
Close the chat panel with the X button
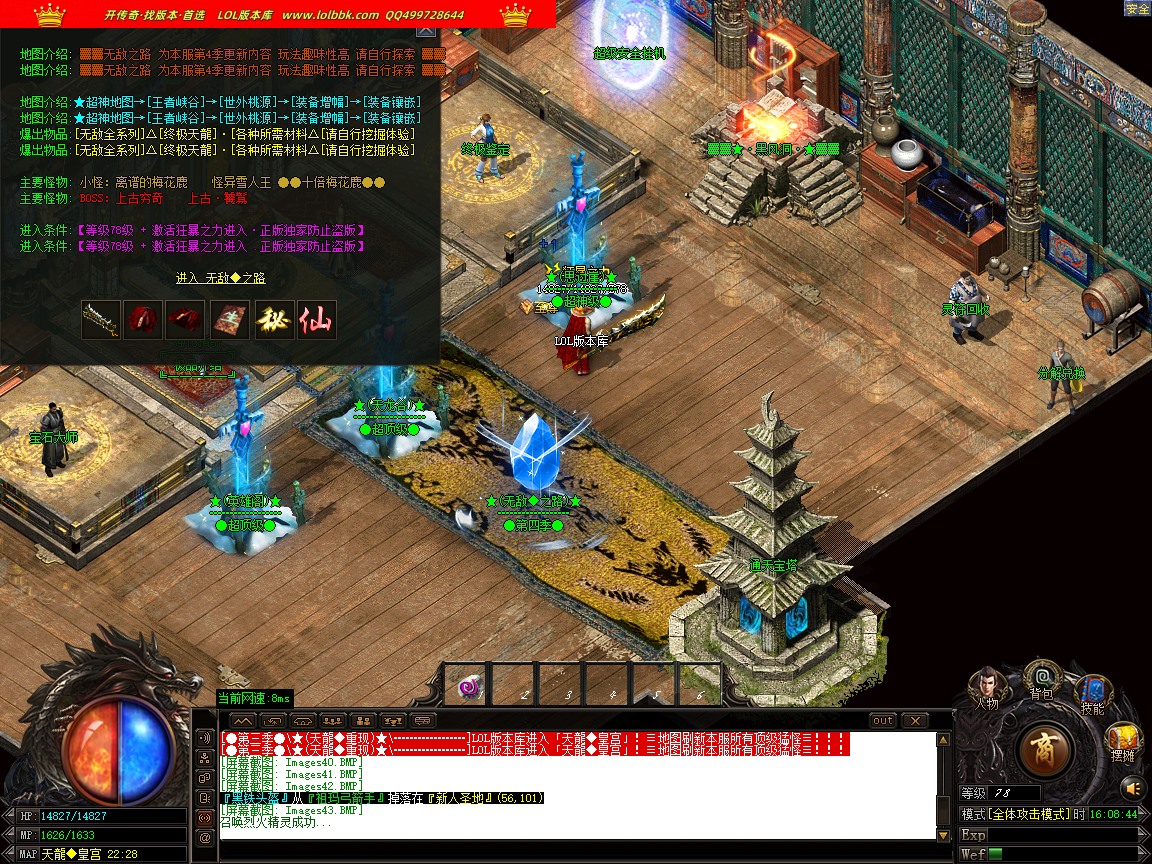pyautogui.click(x=915, y=720)
